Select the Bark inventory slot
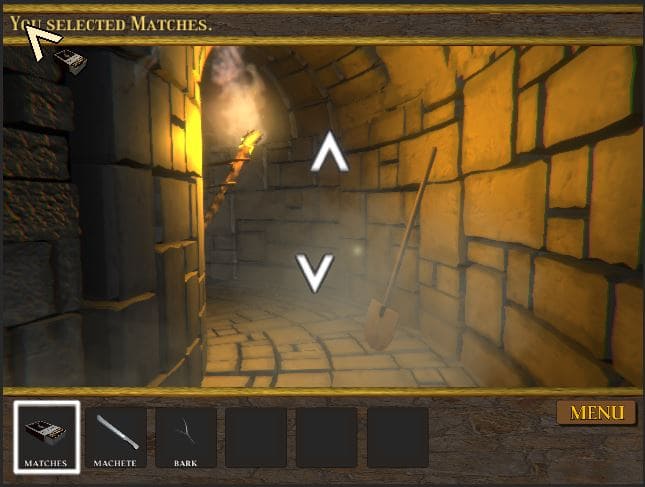The image size is (645, 487). 186,437
